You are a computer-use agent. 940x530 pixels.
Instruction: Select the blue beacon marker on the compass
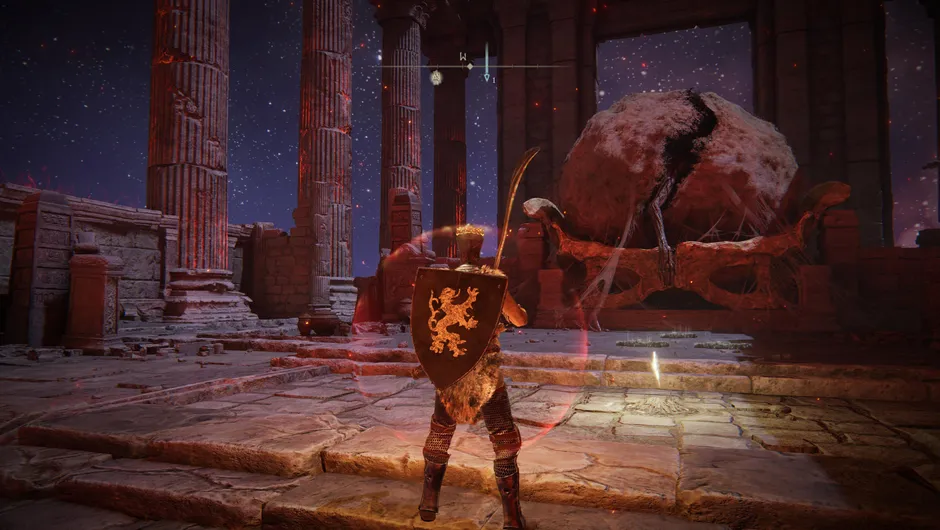pos(487,62)
